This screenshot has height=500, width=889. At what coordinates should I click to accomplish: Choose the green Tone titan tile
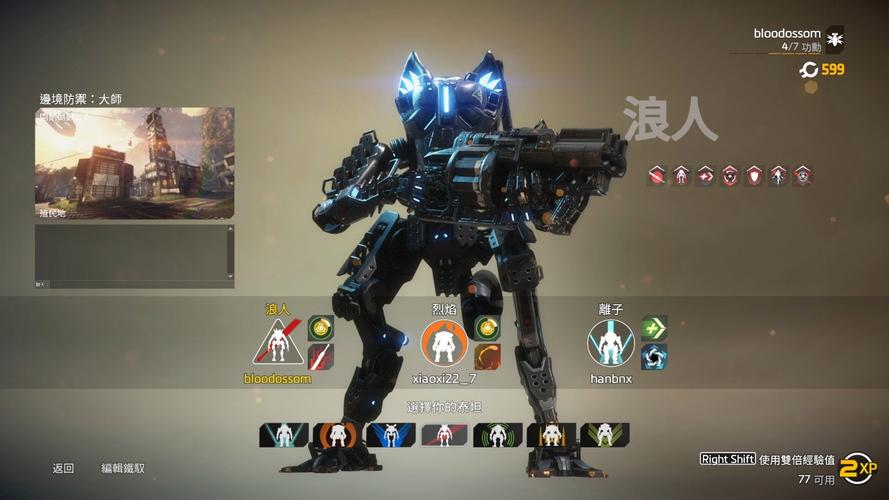(x=498, y=435)
